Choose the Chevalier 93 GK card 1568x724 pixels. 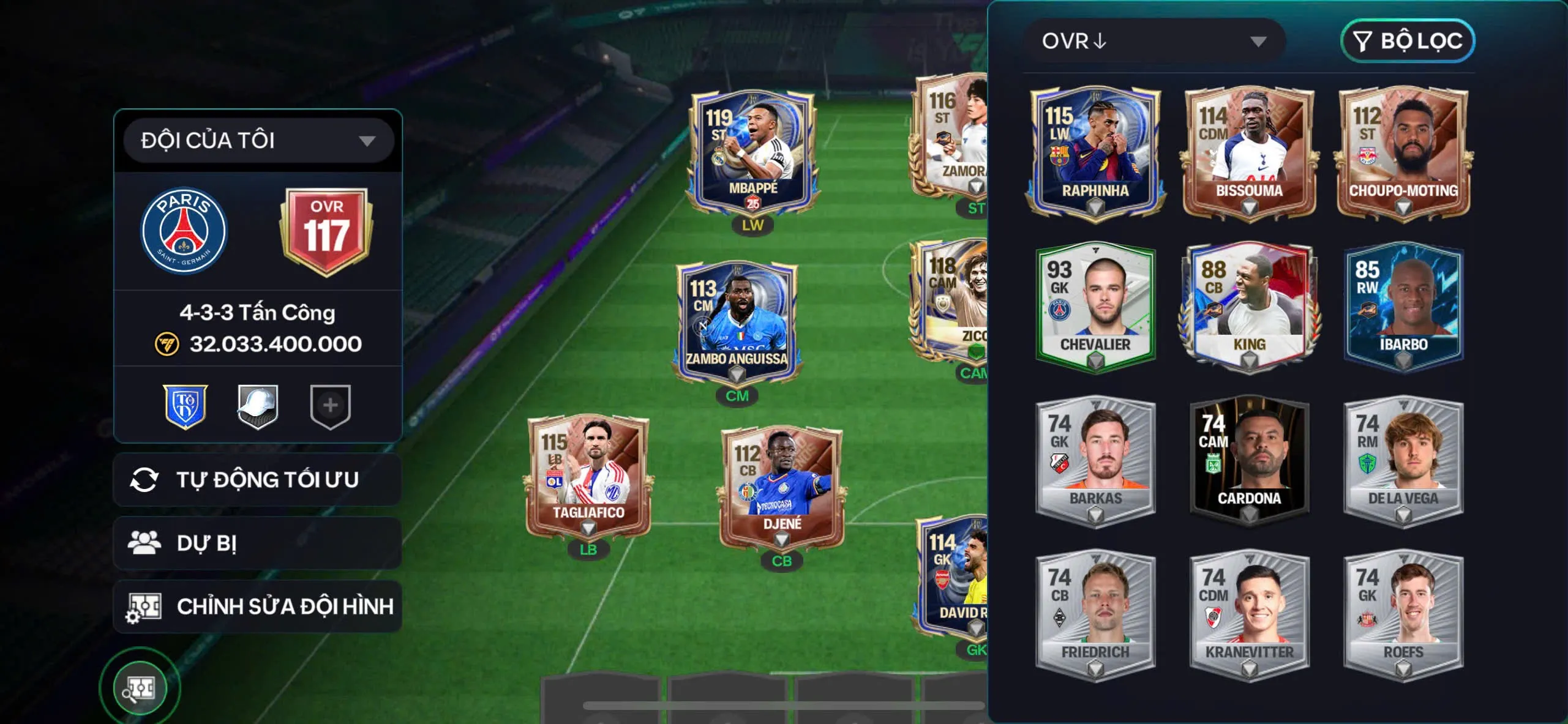[x=1095, y=306]
